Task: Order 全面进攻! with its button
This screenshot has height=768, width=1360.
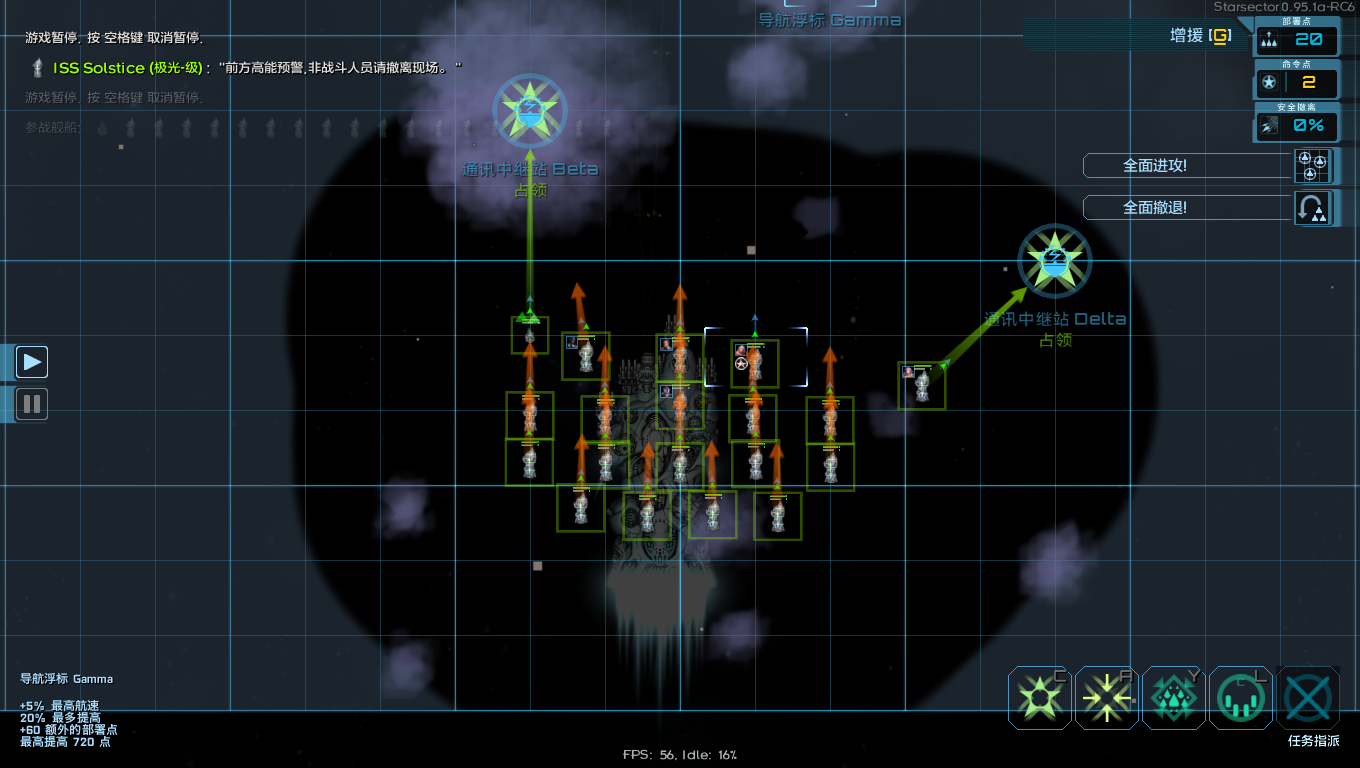Action: click(x=1186, y=166)
